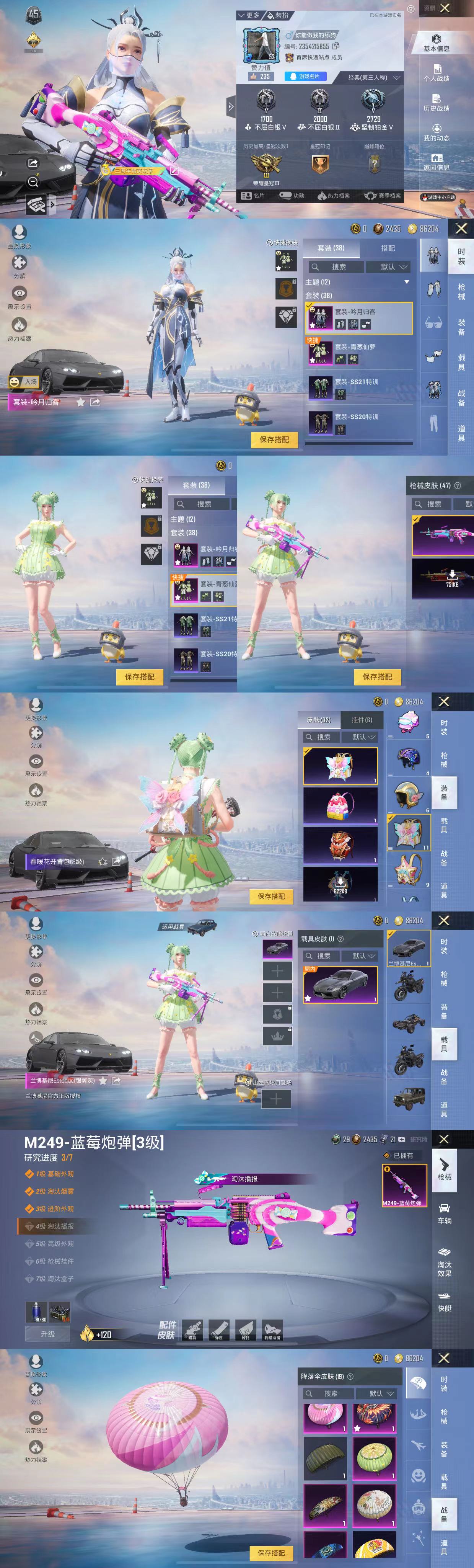The height and width of the screenshot is (1568, 474).
Task: Select the 5级 高级外观 research level
Action: point(55,1243)
